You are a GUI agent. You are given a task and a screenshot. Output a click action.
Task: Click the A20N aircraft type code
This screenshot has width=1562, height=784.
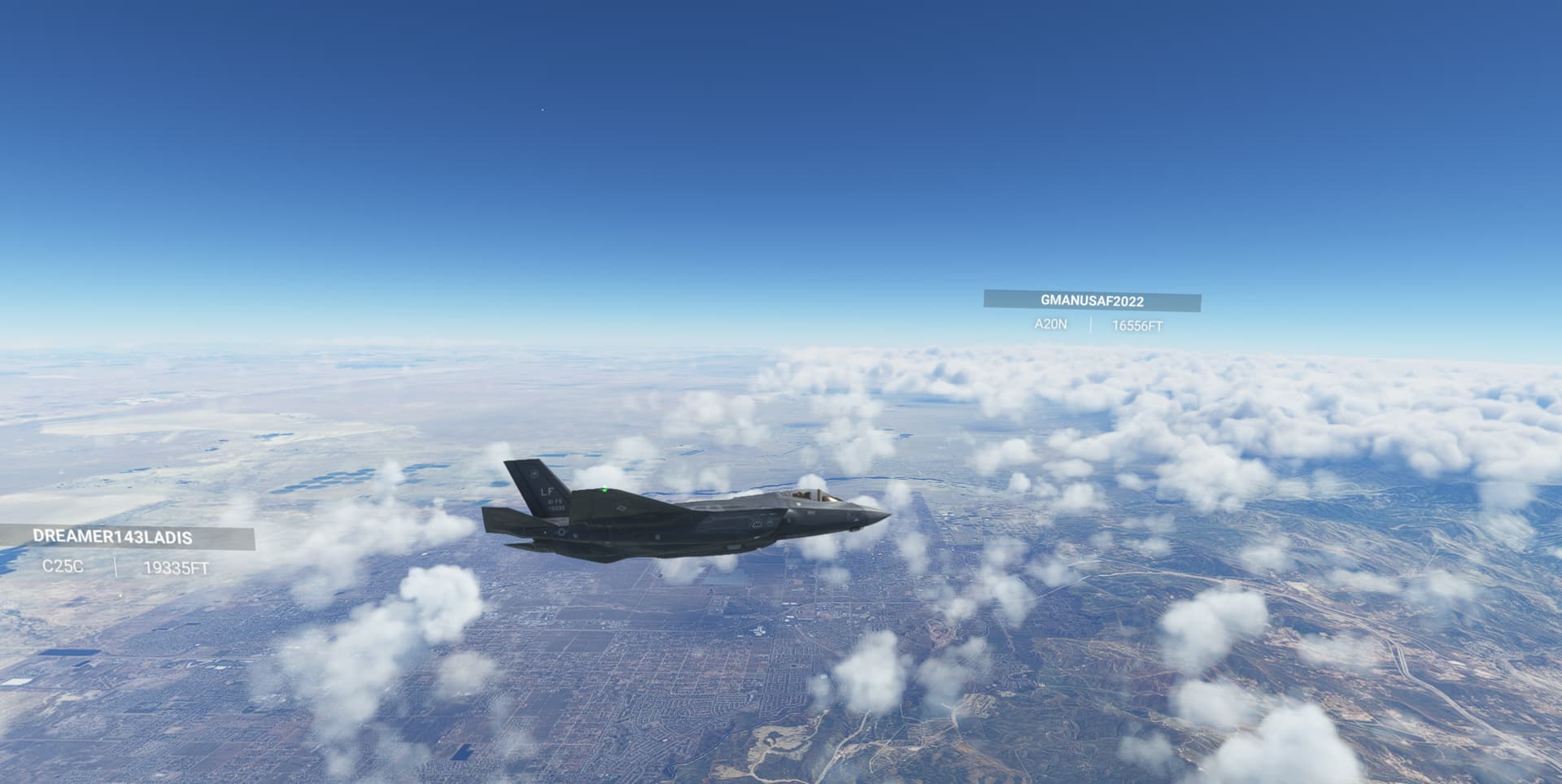(x=1052, y=325)
